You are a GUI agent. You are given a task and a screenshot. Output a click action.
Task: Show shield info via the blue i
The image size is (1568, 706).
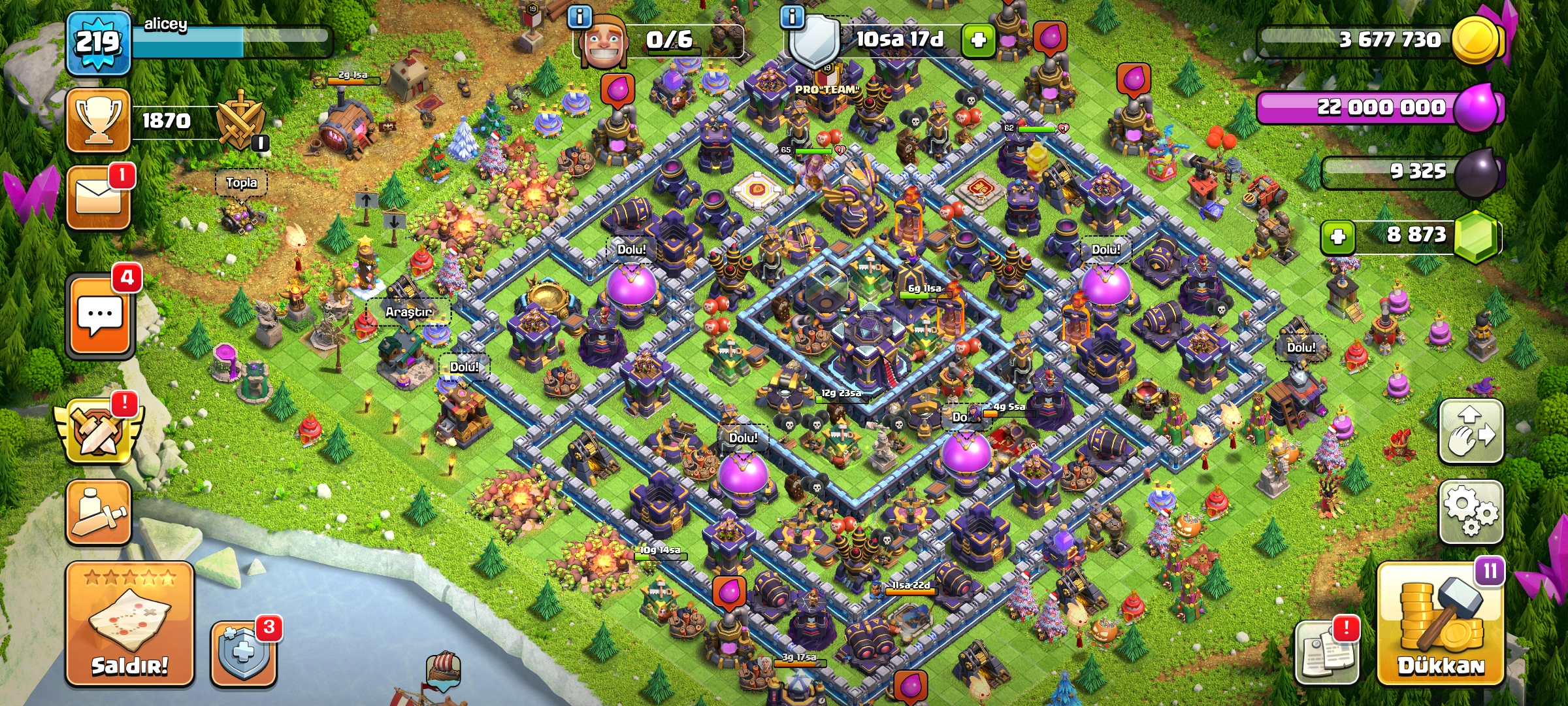pyautogui.click(x=792, y=16)
